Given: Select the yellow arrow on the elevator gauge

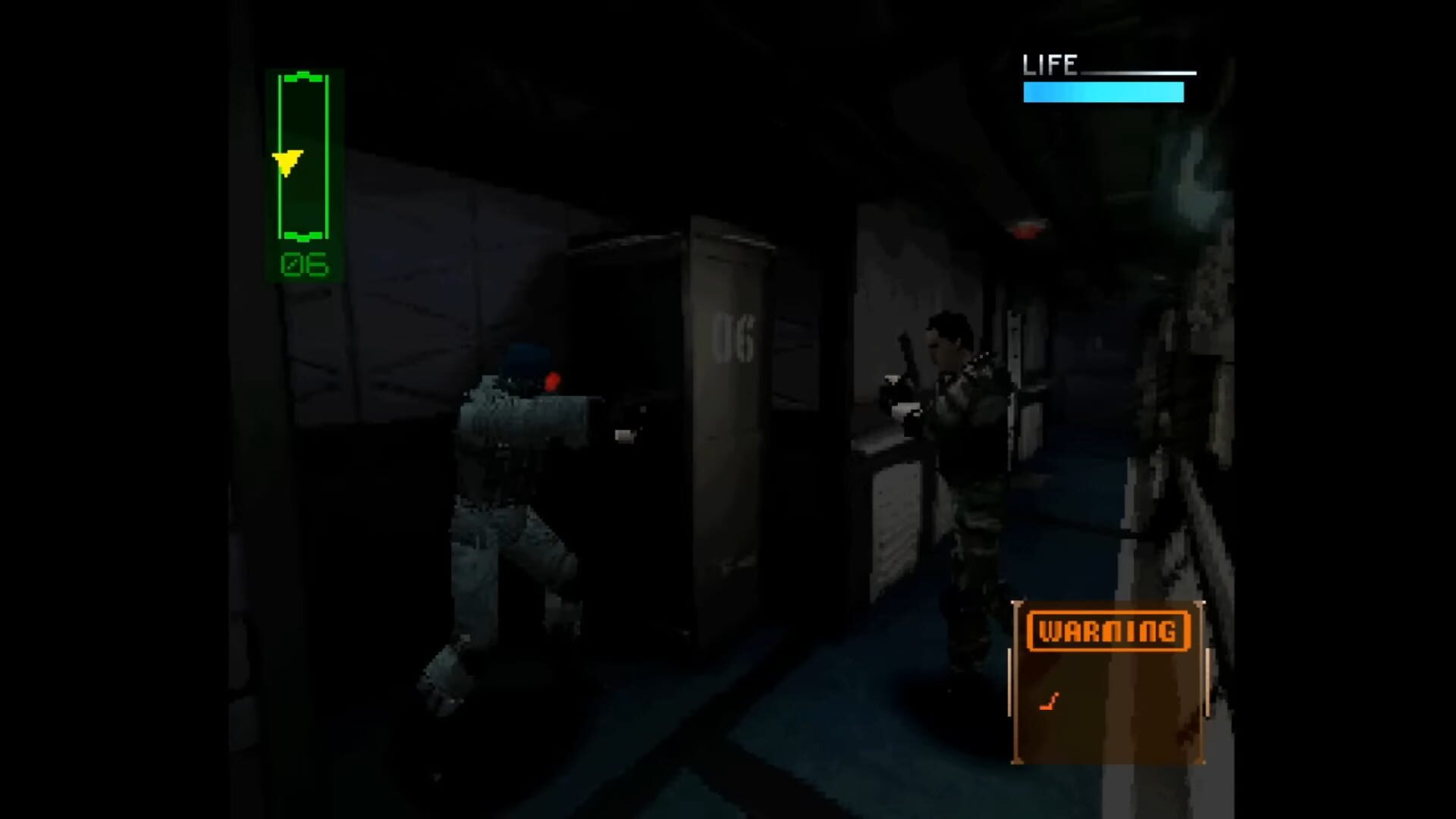Looking at the screenshot, I should tap(288, 162).
